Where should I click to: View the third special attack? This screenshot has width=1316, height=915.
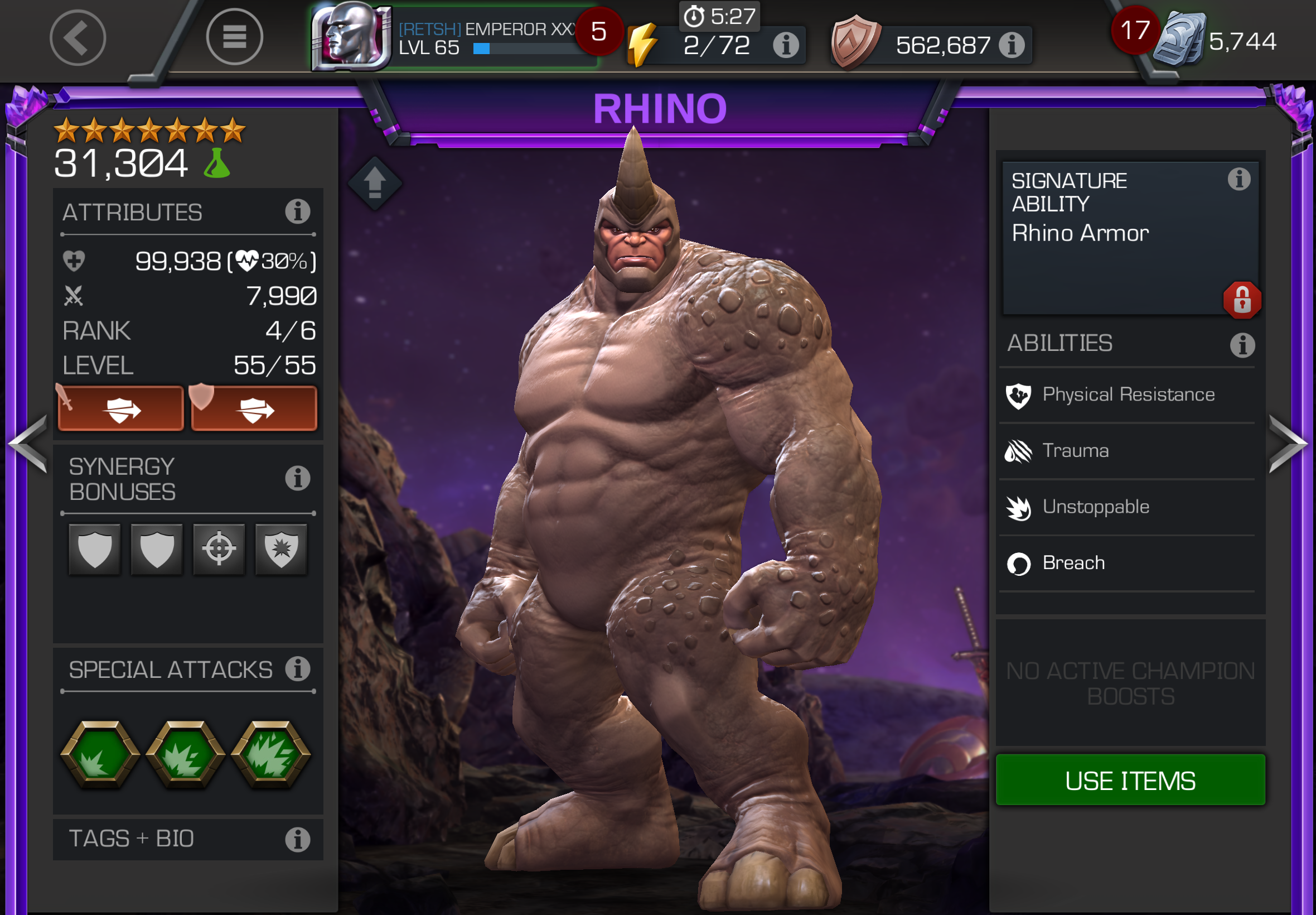(271, 755)
